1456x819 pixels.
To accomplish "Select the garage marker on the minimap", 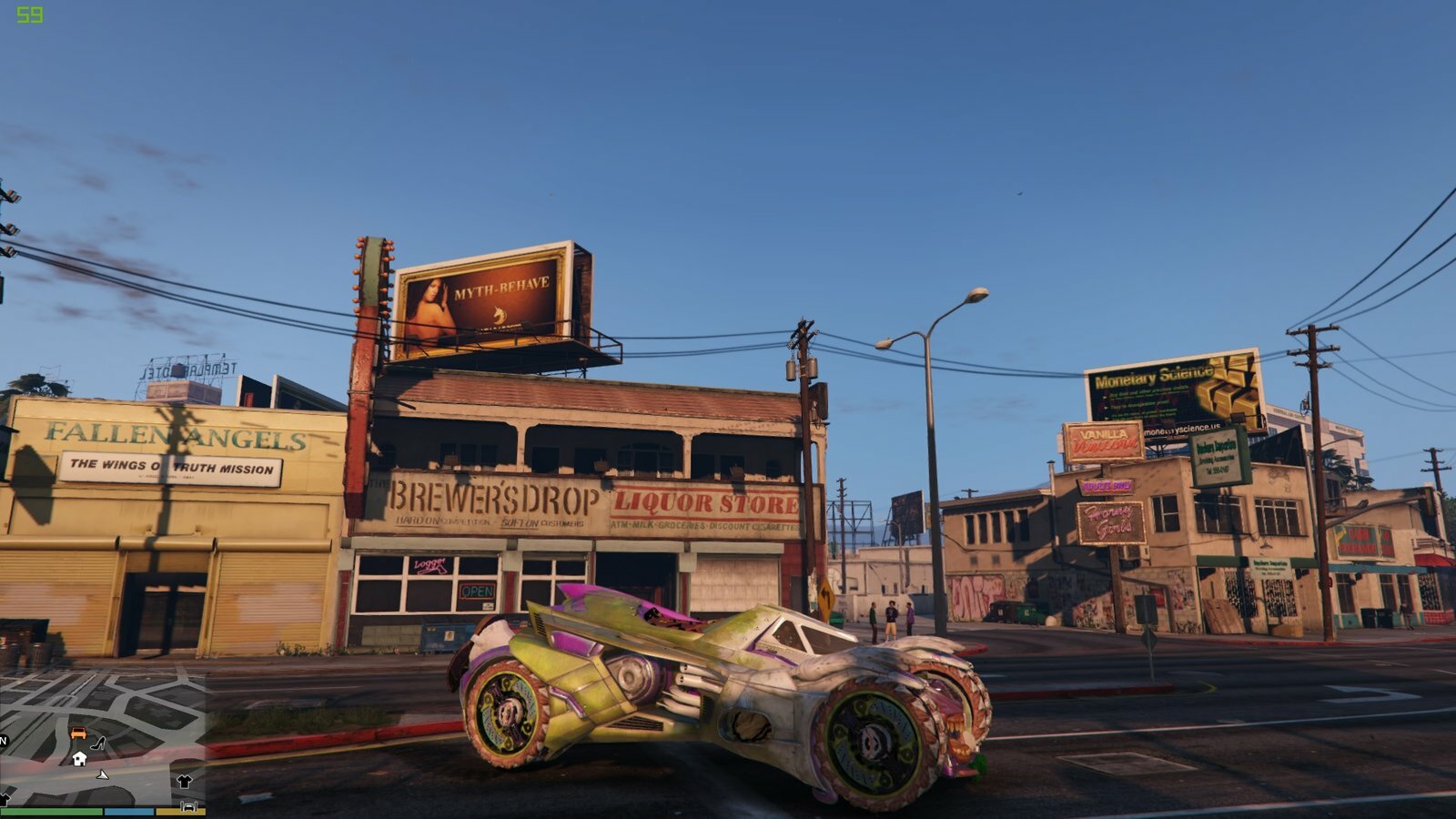I will coord(188,805).
